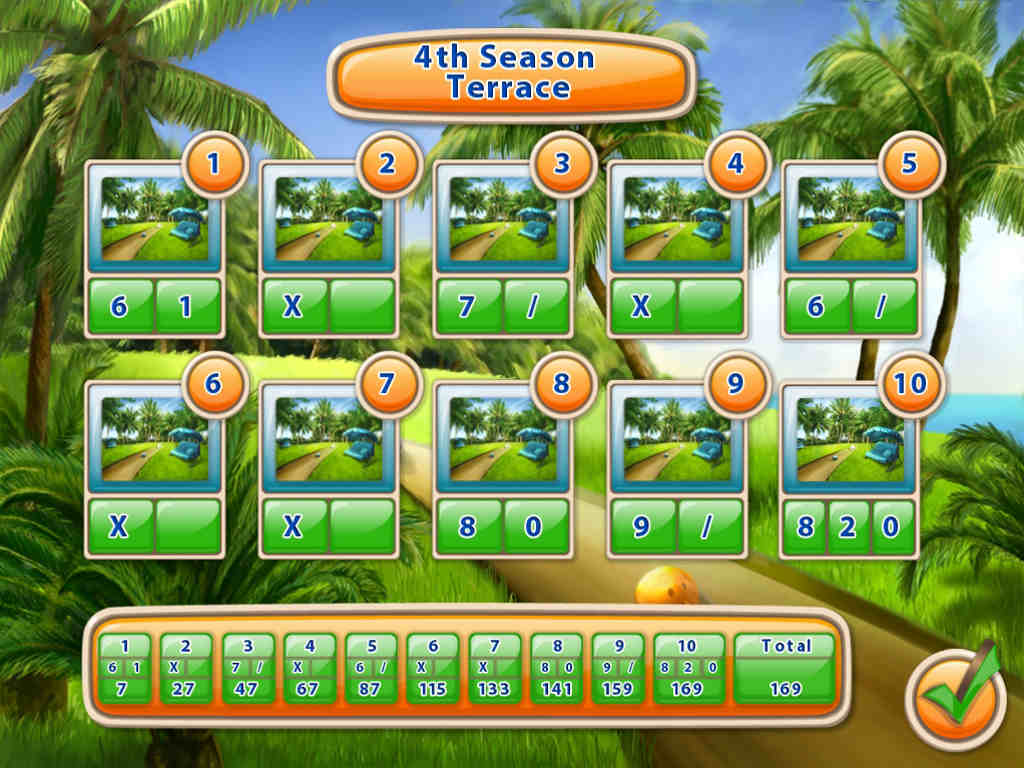Click frame 5 thumbnail card
The width and height of the screenshot is (1024, 768).
tap(850, 220)
